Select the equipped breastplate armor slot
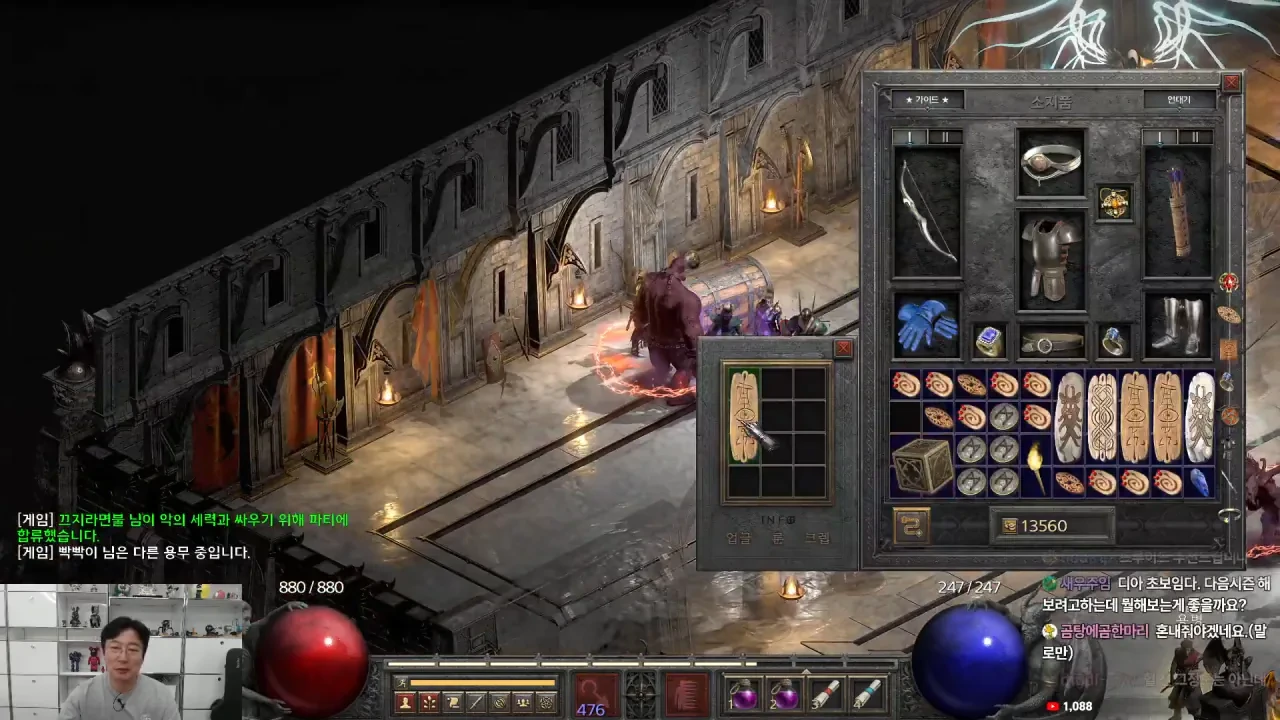1280x720 pixels. point(1051,258)
